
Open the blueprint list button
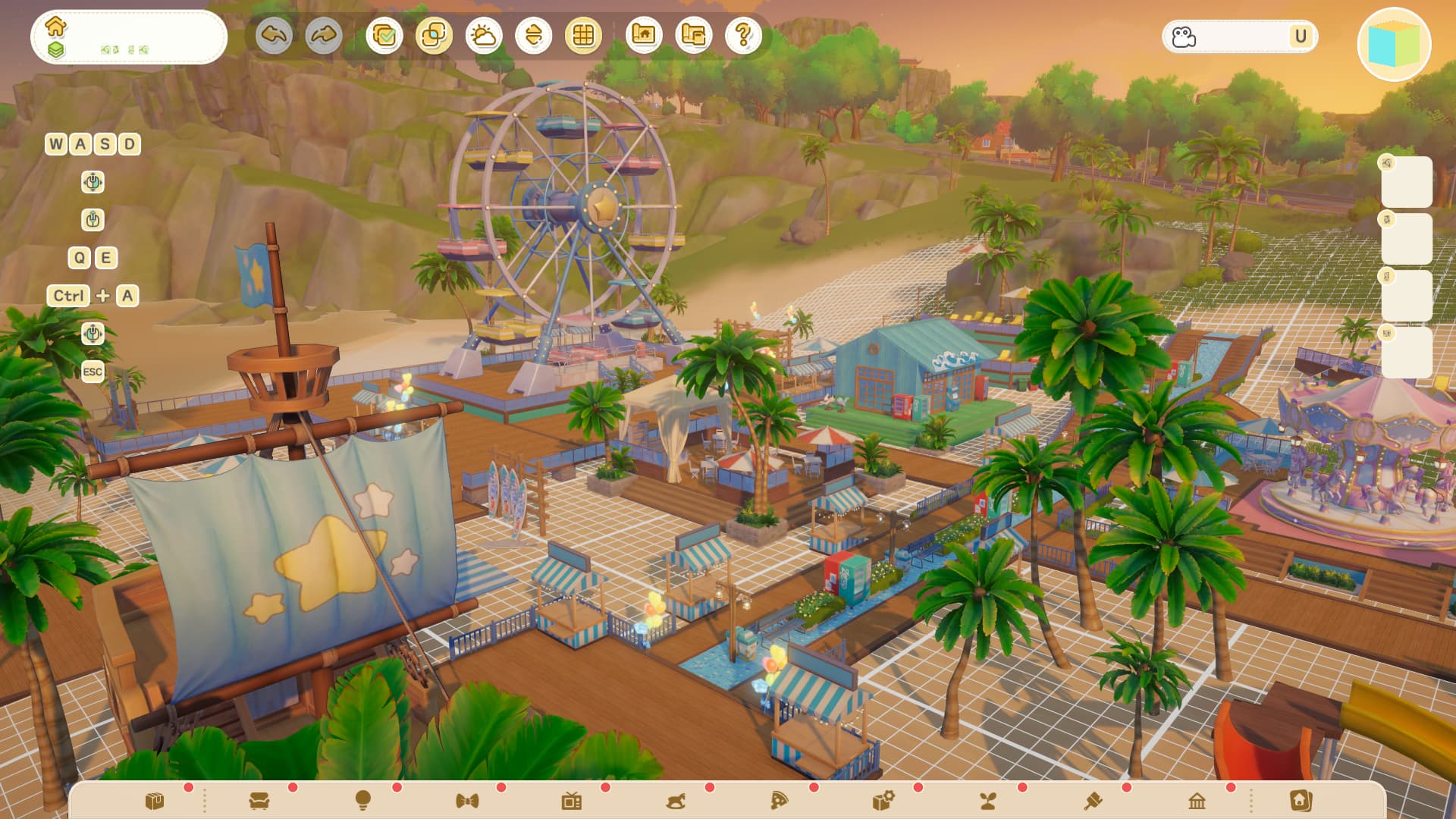click(694, 36)
